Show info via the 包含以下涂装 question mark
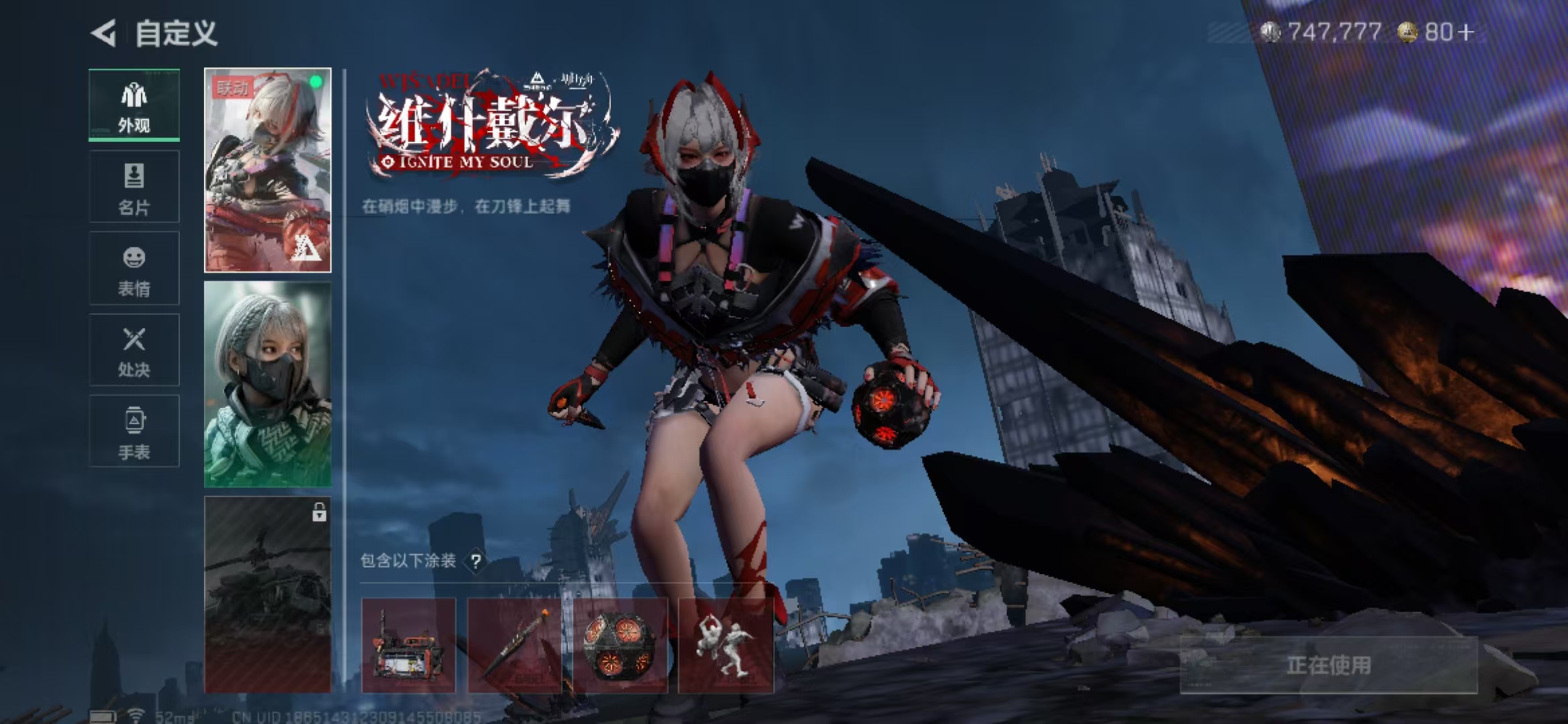The height and width of the screenshot is (724, 1568). point(476,561)
